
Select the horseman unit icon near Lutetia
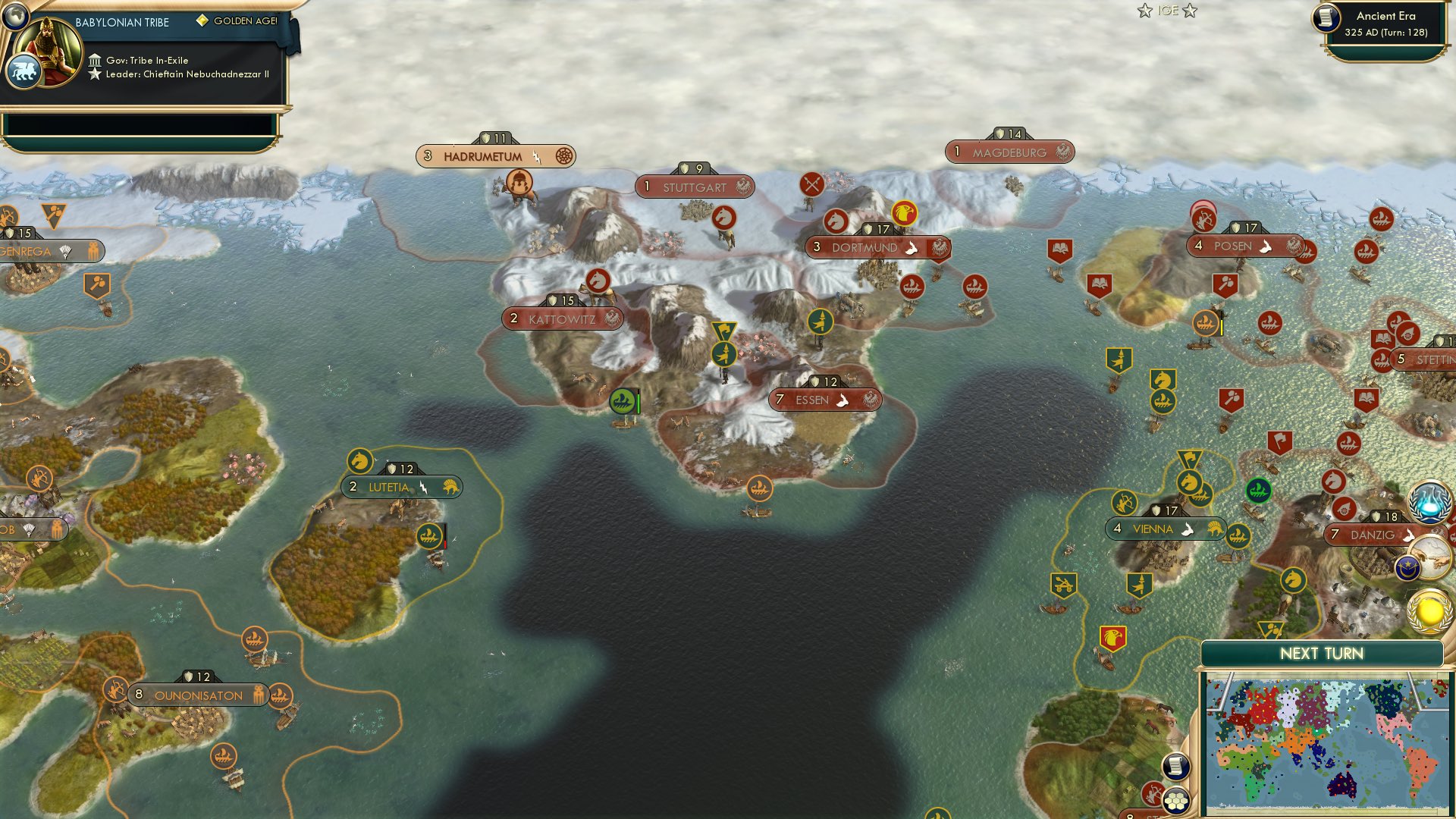pyautogui.click(x=359, y=459)
